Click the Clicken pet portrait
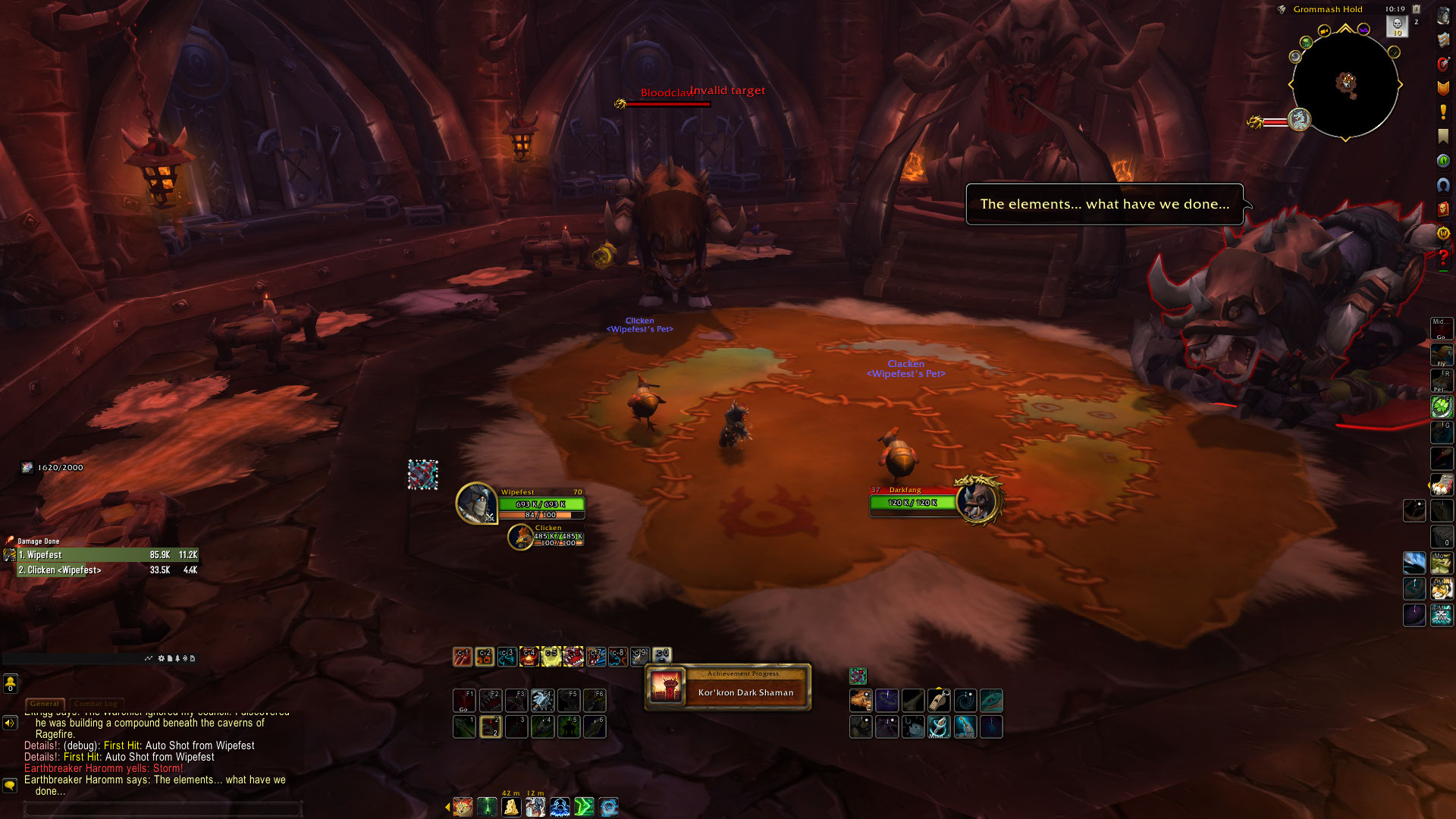Image resolution: width=1456 pixels, height=819 pixels. point(520,537)
